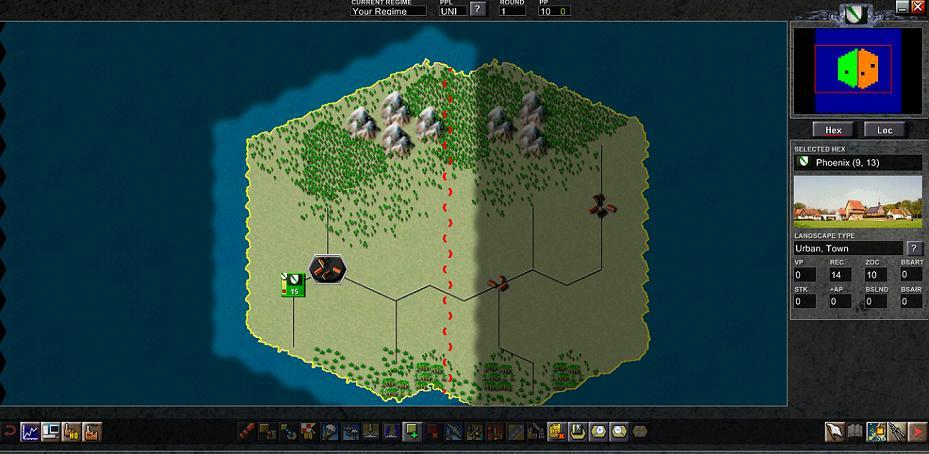The height and width of the screenshot is (454, 929).
Task: Select the green unit counter on the map
Action: pyautogui.click(x=293, y=285)
